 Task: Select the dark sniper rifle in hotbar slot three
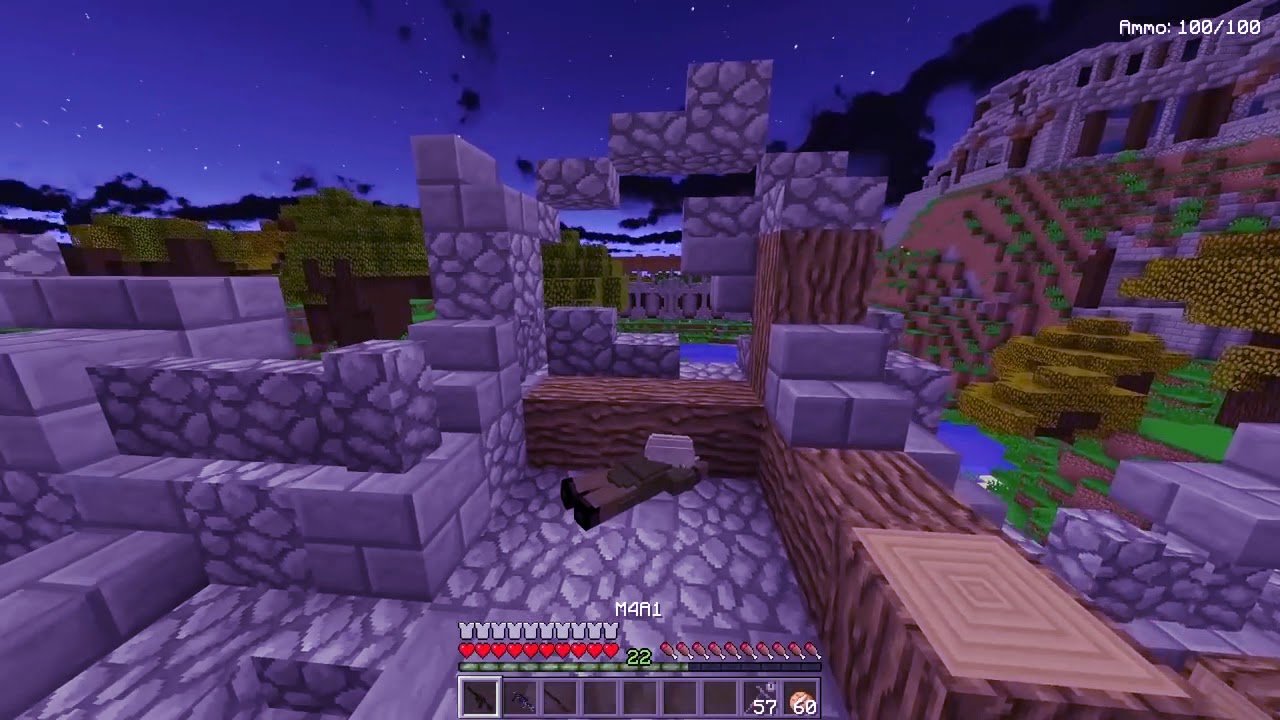(560, 698)
